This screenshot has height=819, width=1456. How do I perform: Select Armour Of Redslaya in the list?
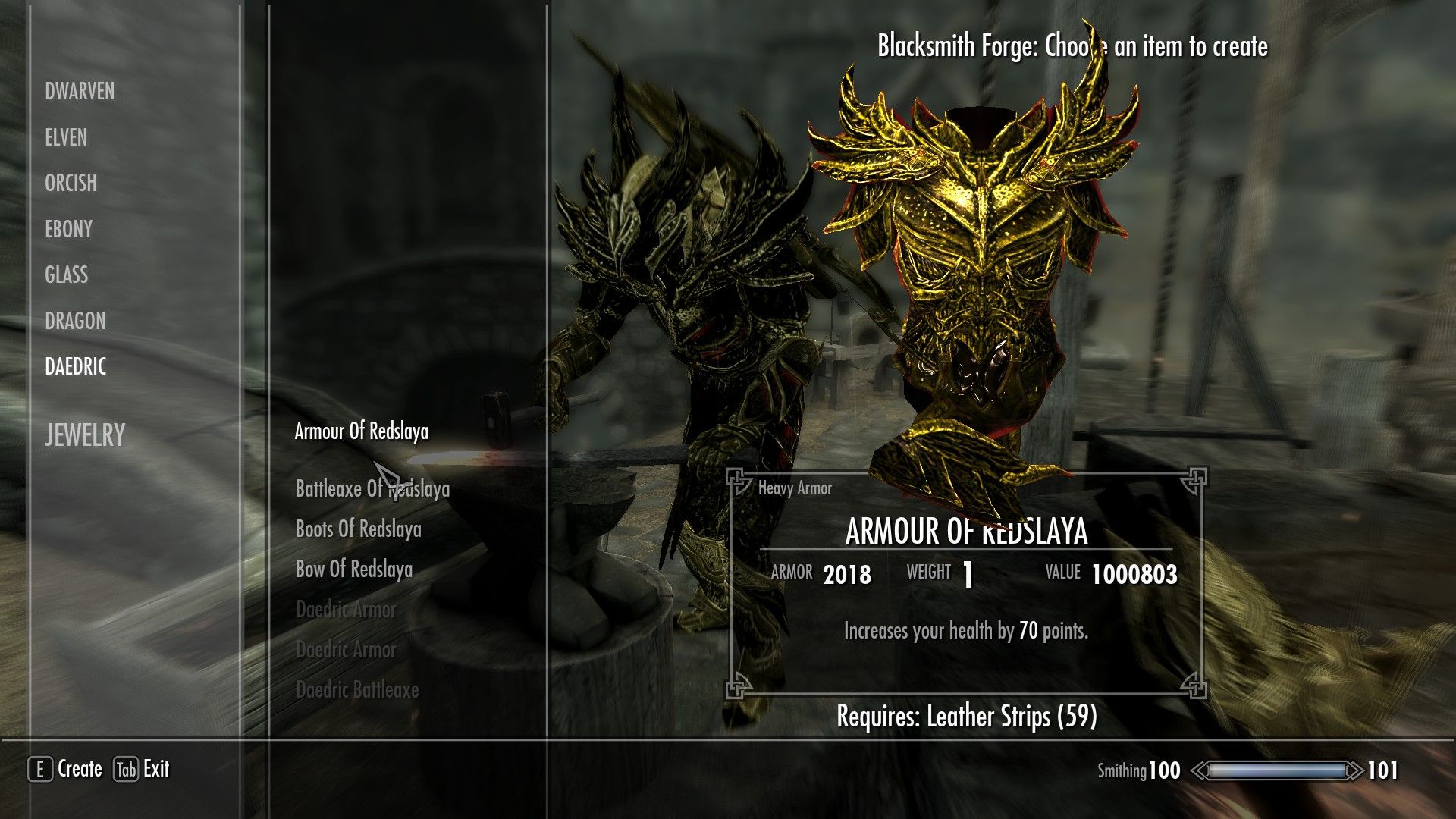click(361, 431)
